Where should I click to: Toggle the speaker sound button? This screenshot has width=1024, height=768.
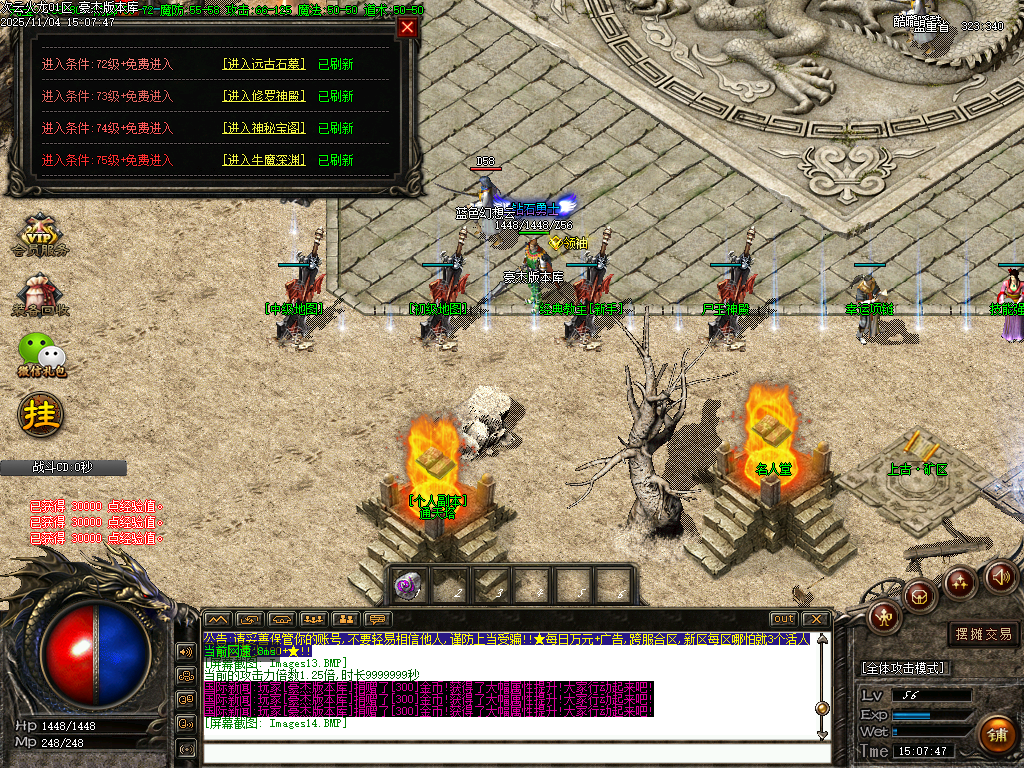1001,576
